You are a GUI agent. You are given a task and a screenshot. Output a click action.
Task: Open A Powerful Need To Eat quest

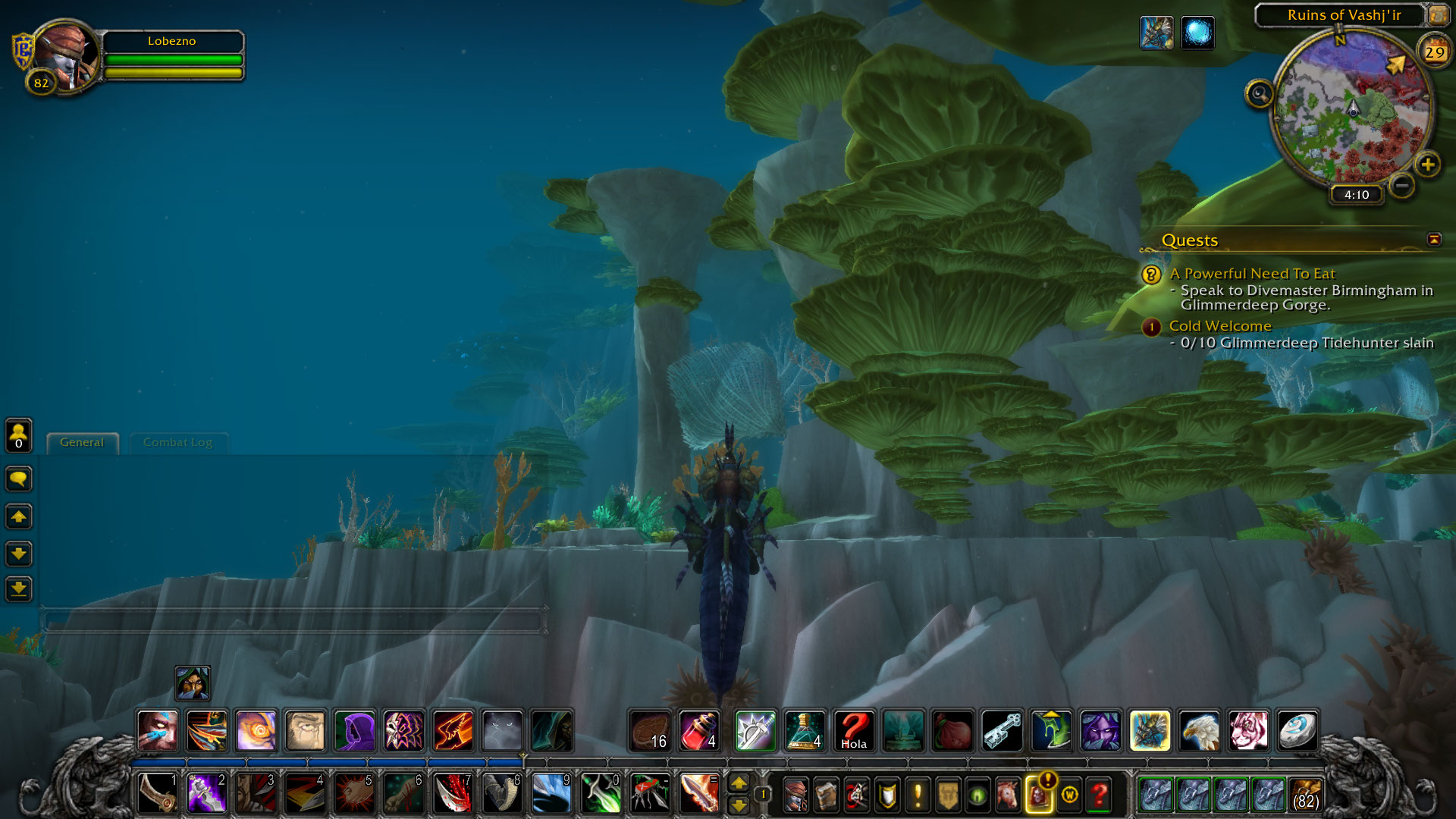tap(1252, 274)
